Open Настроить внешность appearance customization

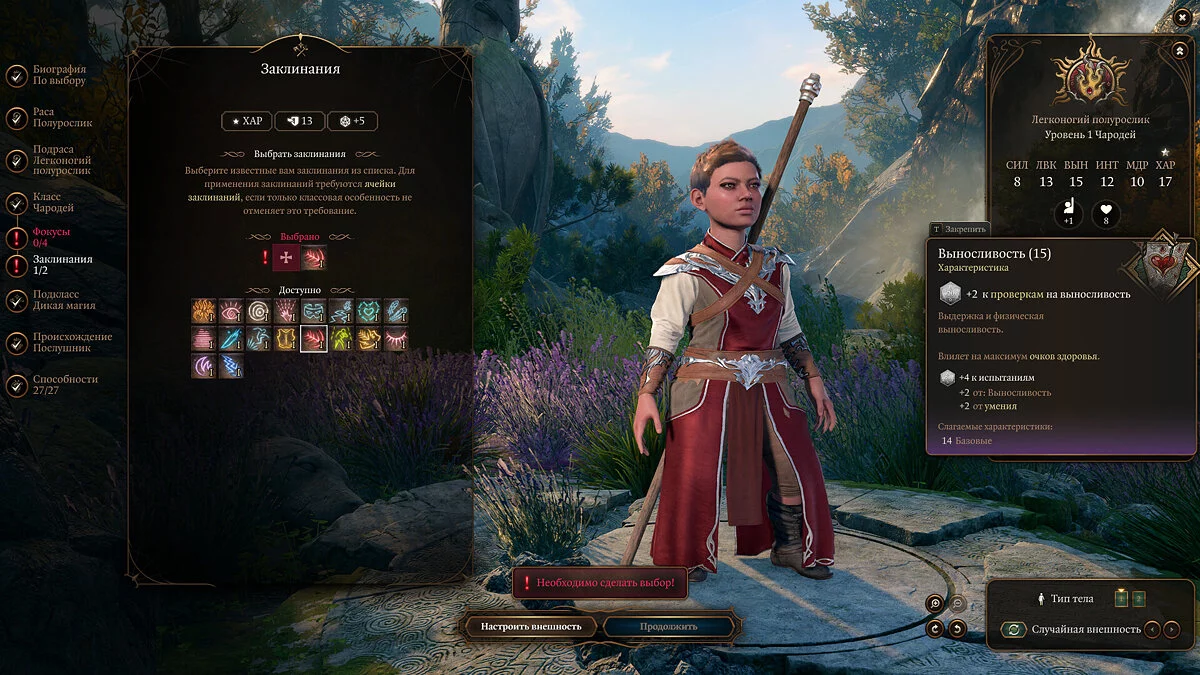[x=531, y=627]
